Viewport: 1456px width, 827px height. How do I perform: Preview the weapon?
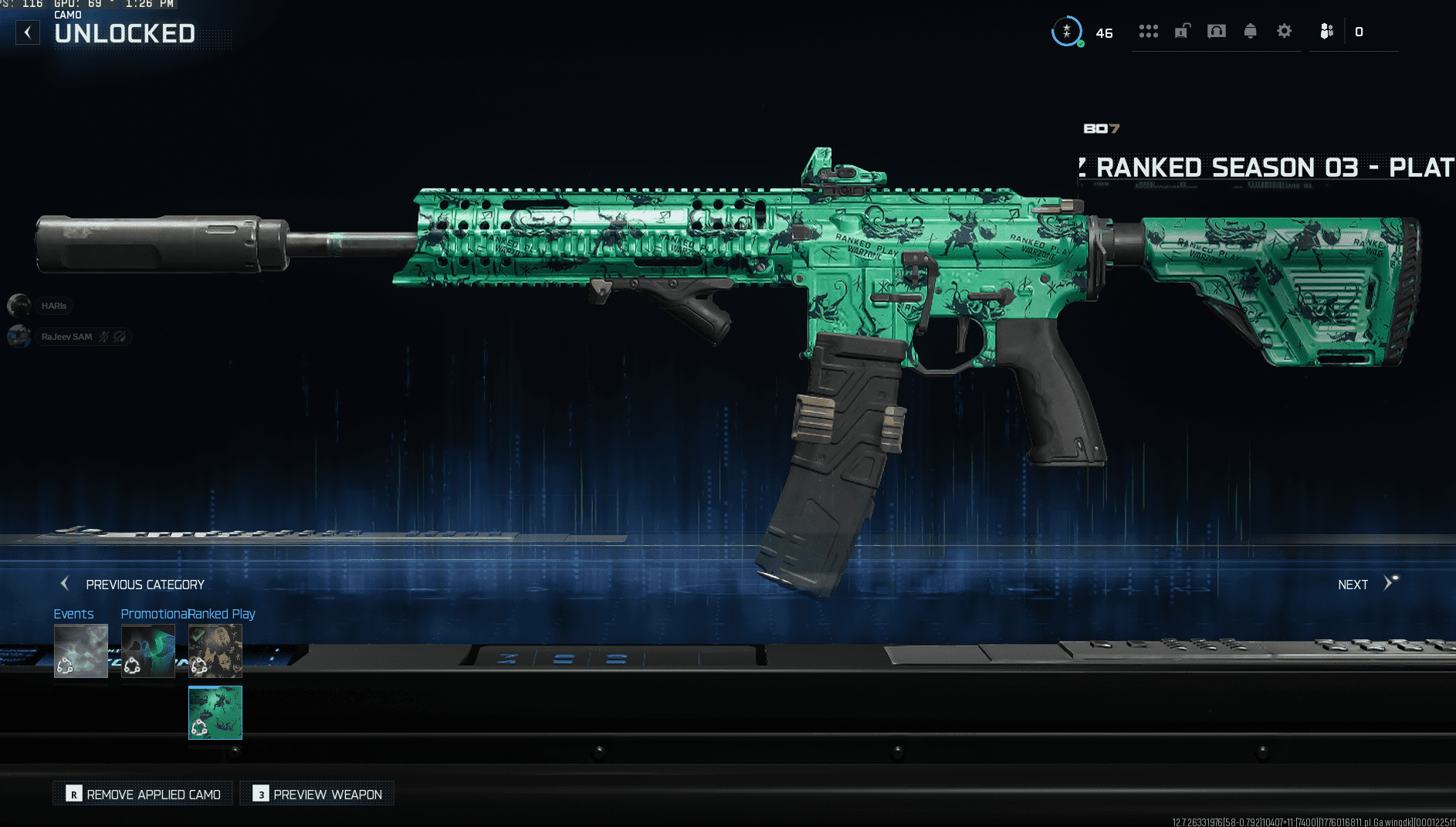[317, 794]
